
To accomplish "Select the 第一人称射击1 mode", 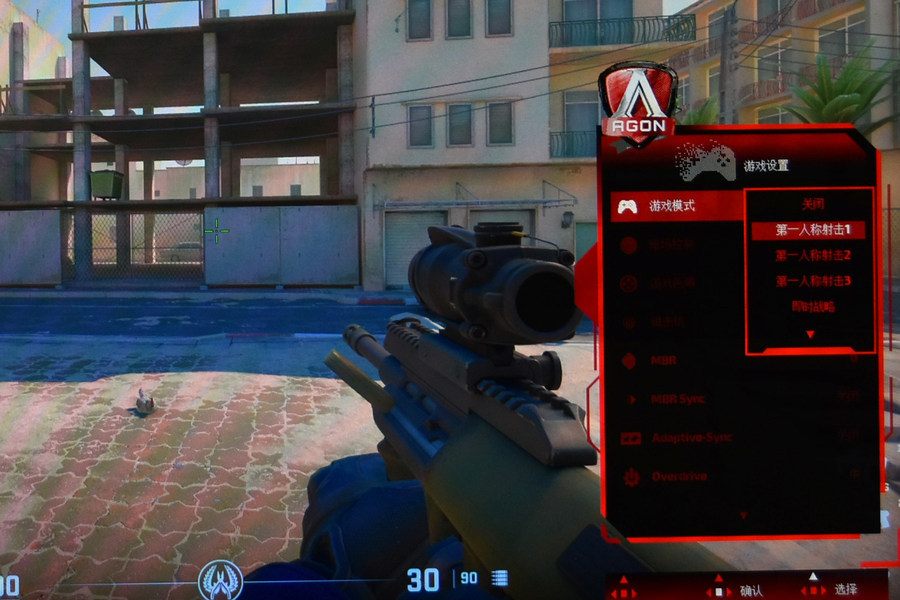I will tap(811, 230).
